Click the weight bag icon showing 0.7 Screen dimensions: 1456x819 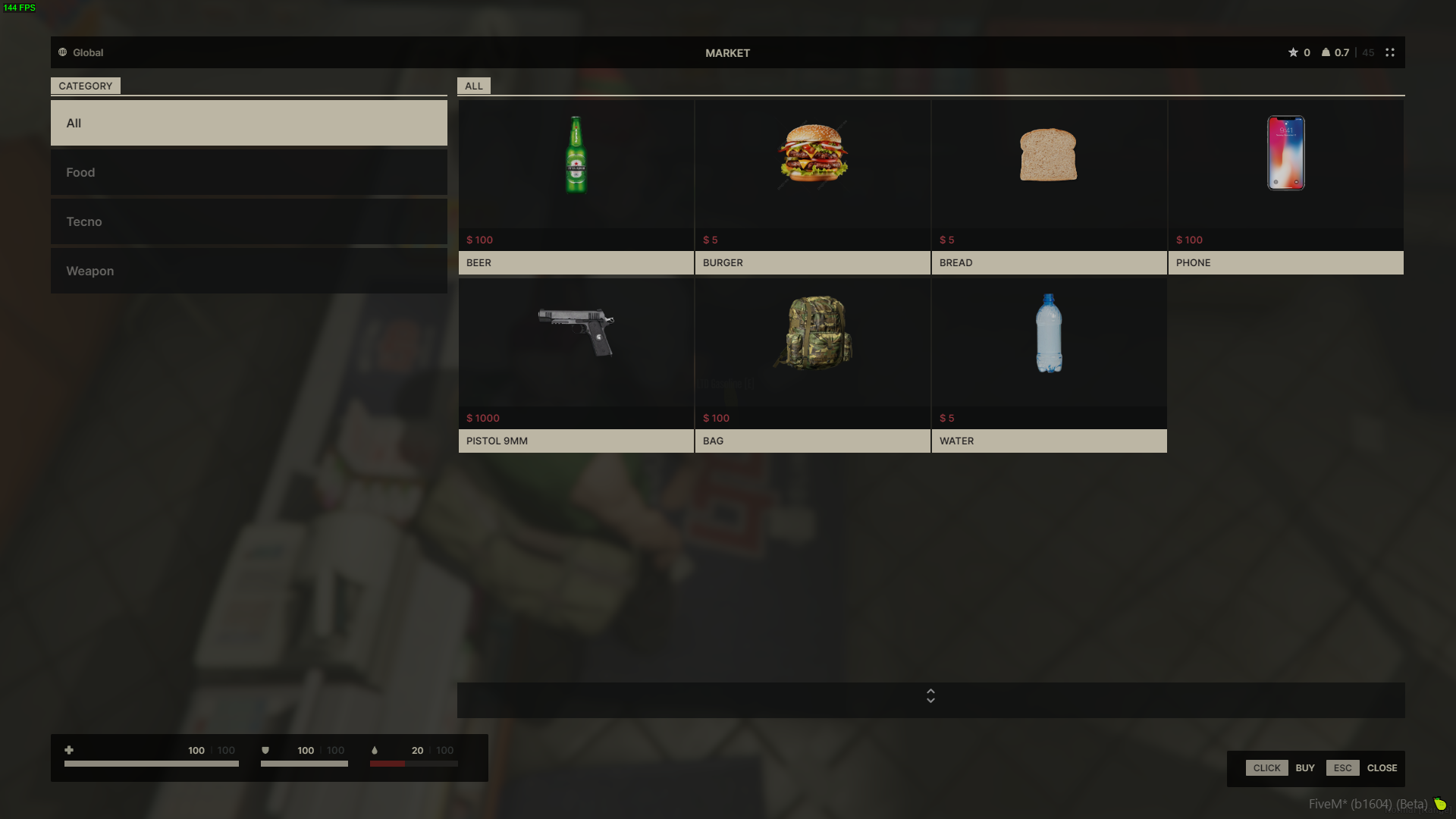[1324, 52]
